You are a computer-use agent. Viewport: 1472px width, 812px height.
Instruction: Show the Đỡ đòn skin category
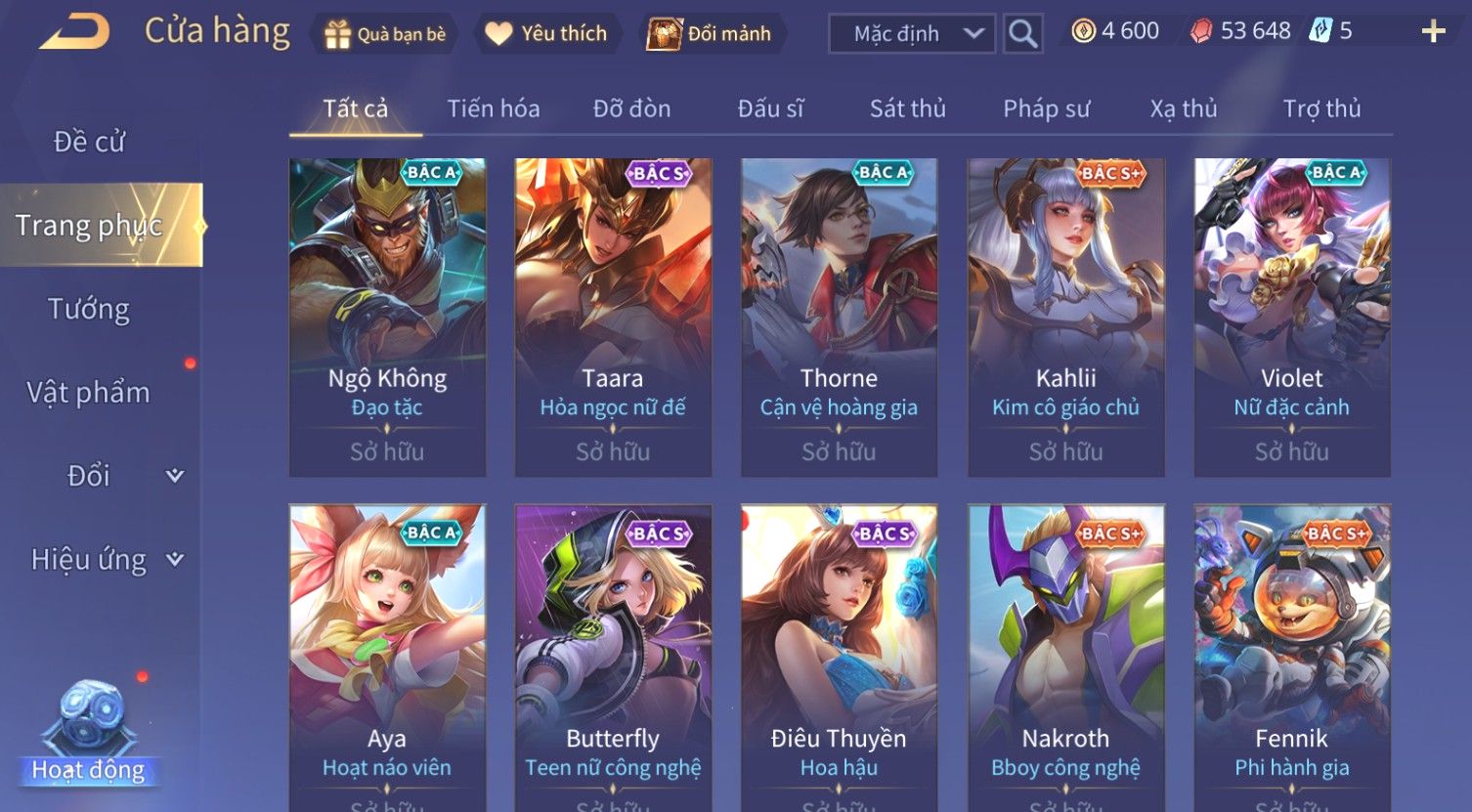click(x=631, y=108)
